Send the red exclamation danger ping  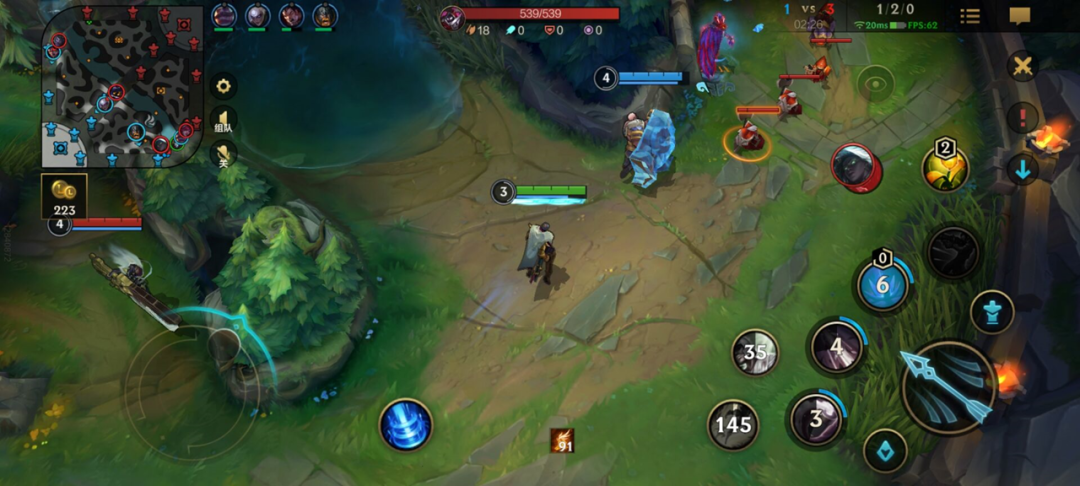1022,118
